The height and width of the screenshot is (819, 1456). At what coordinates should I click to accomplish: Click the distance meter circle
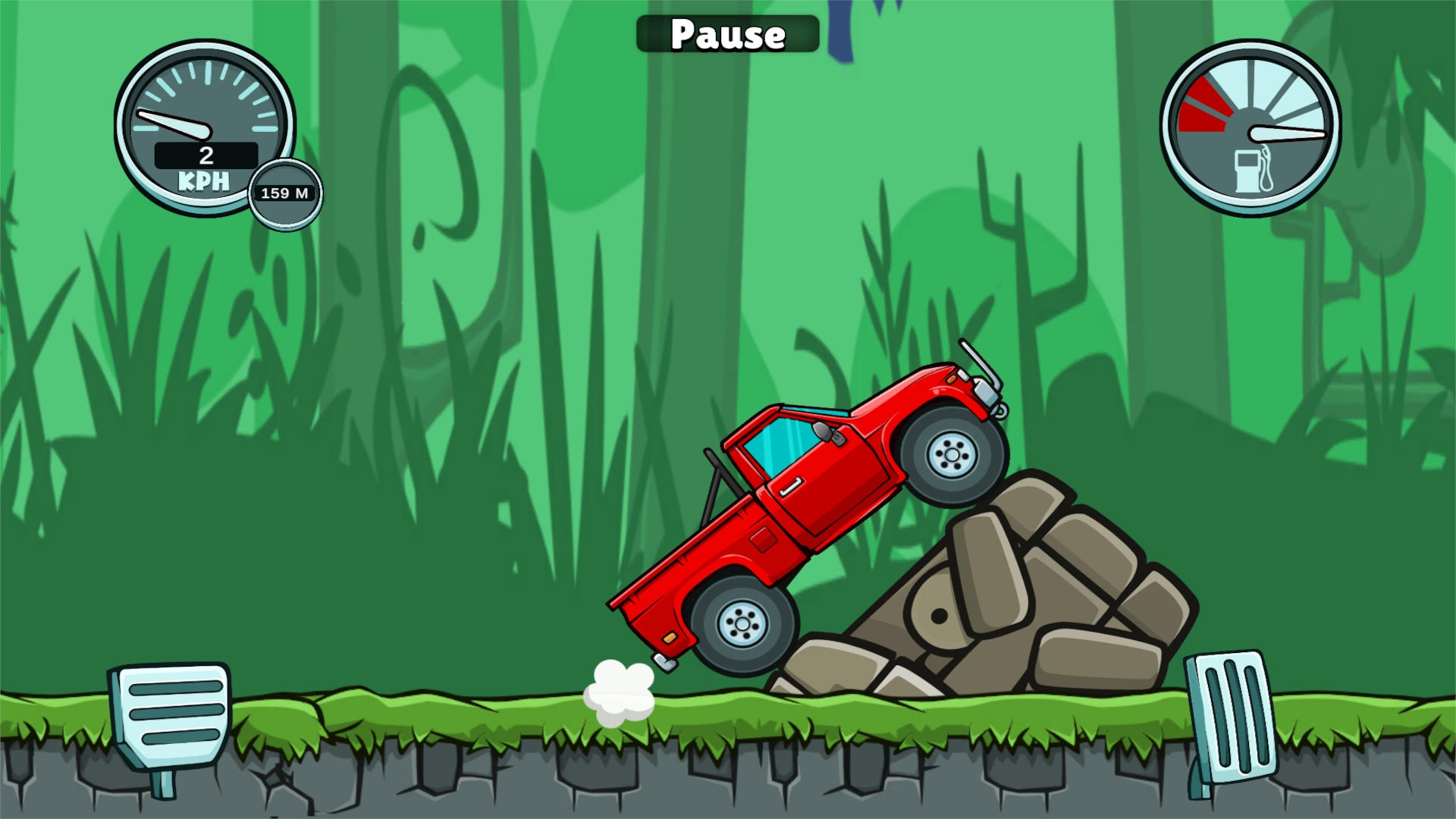tap(284, 193)
